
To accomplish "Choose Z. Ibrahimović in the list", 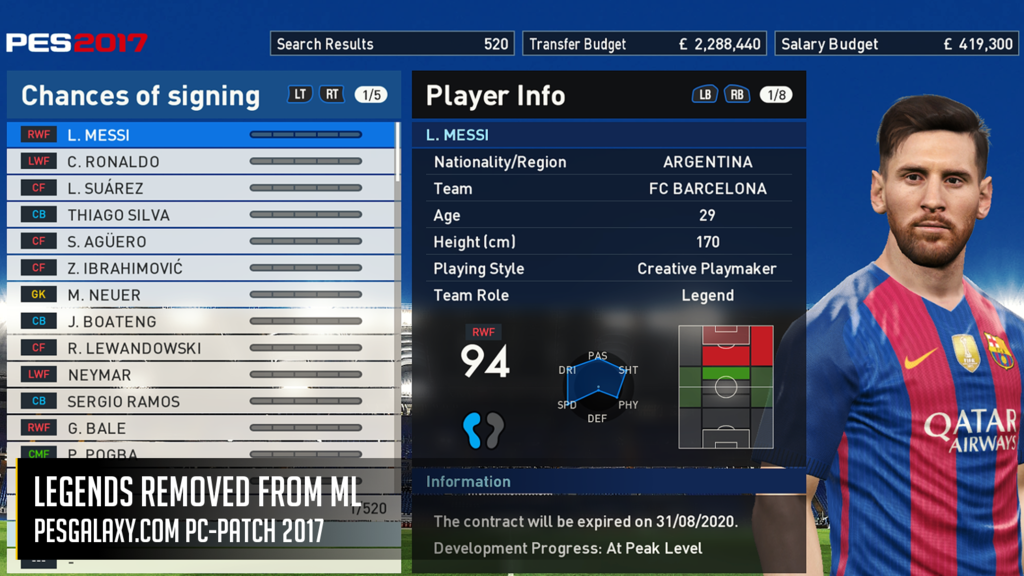I will point(200,268).
